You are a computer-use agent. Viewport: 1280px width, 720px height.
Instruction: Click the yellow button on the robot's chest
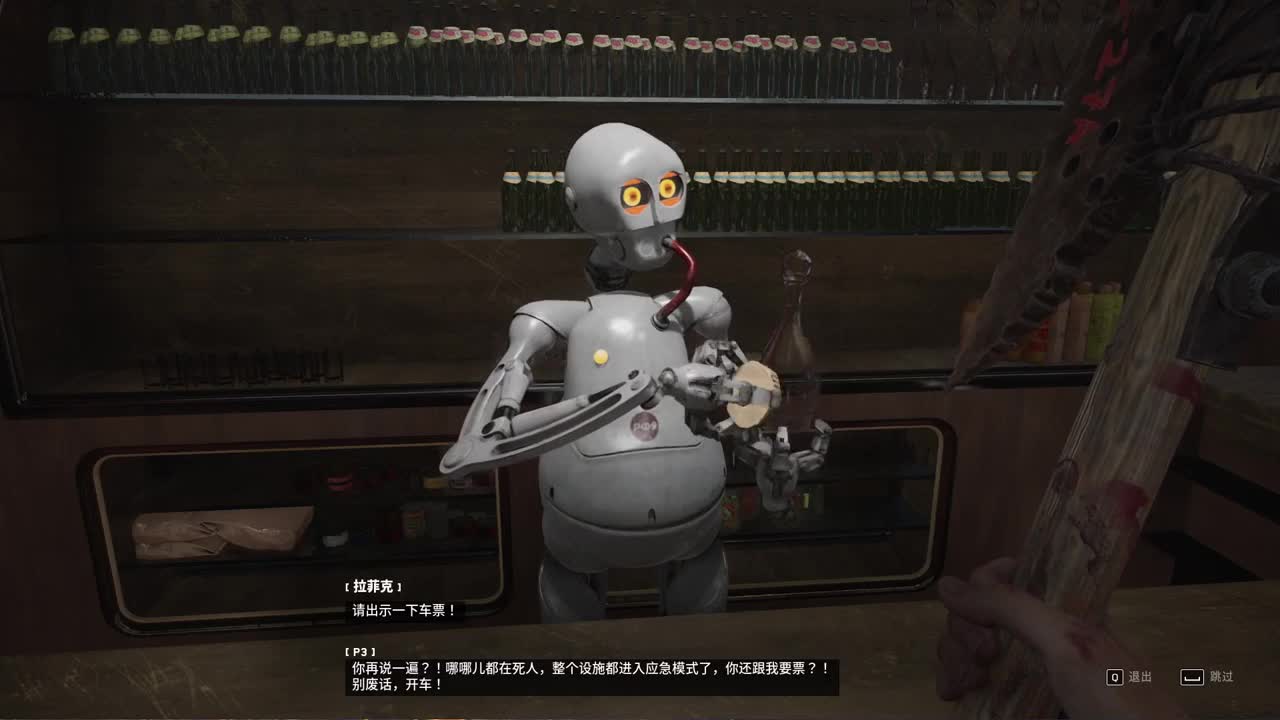click(601, 356)
